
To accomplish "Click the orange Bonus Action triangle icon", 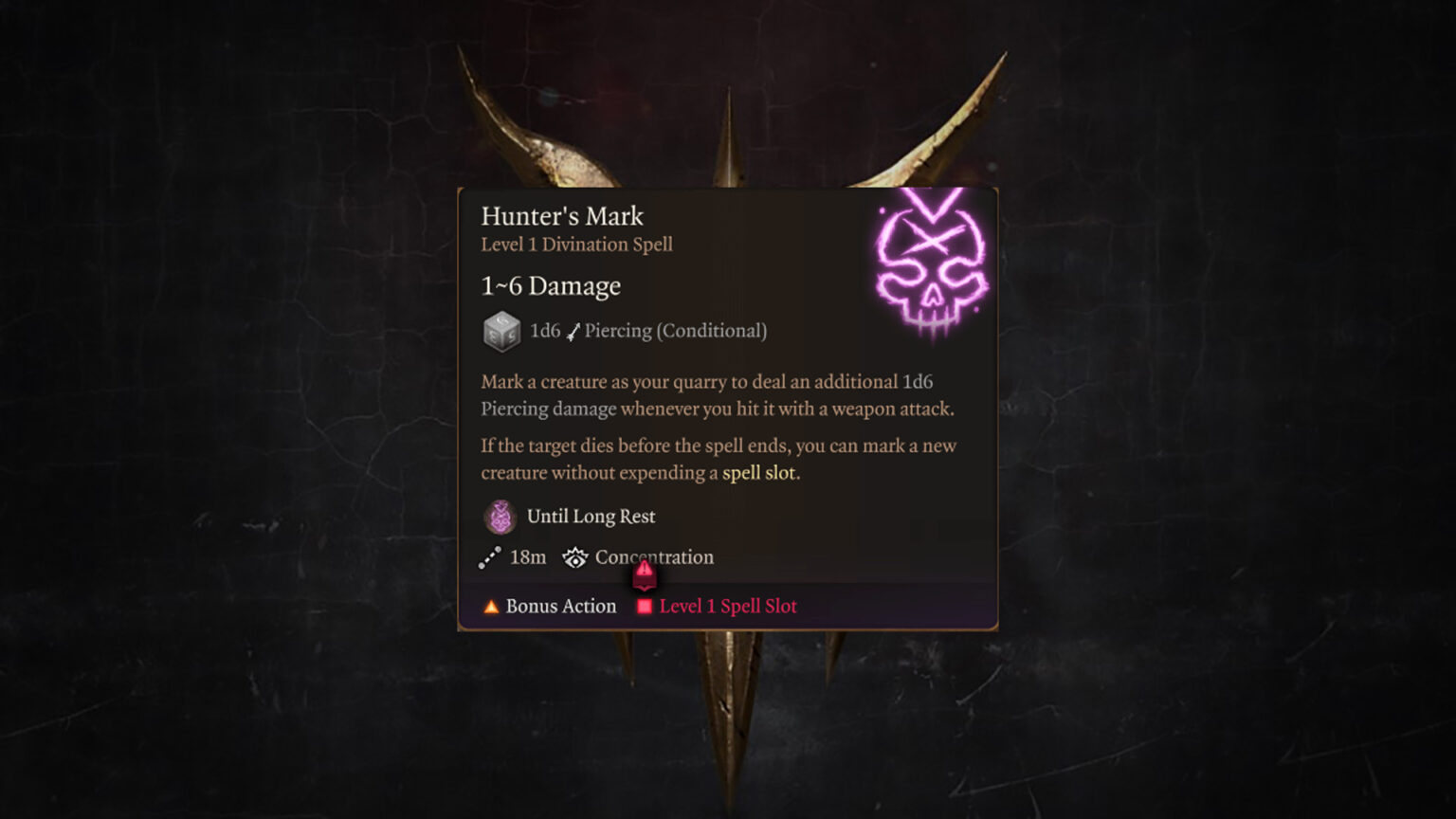I will click(491, 606).
